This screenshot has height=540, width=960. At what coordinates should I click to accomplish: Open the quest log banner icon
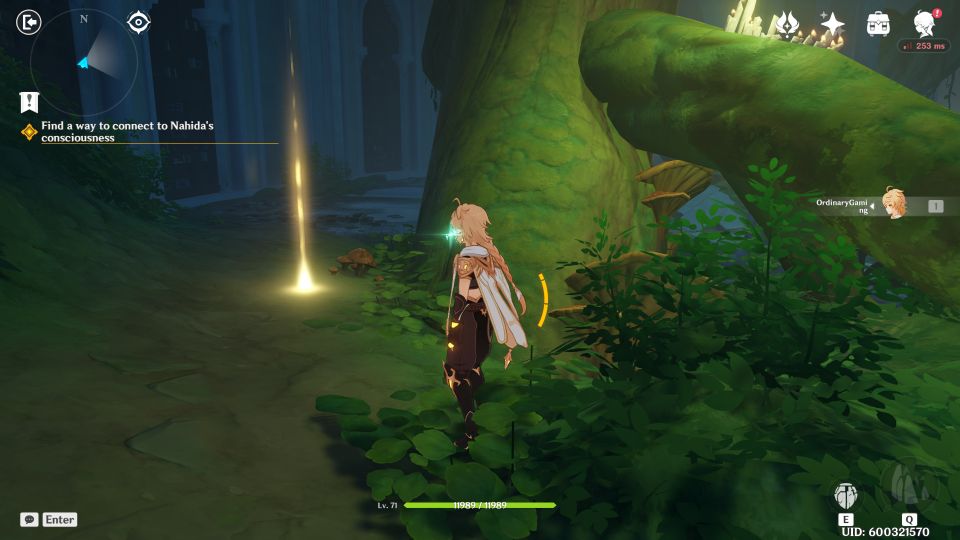[x=28, y=101]
